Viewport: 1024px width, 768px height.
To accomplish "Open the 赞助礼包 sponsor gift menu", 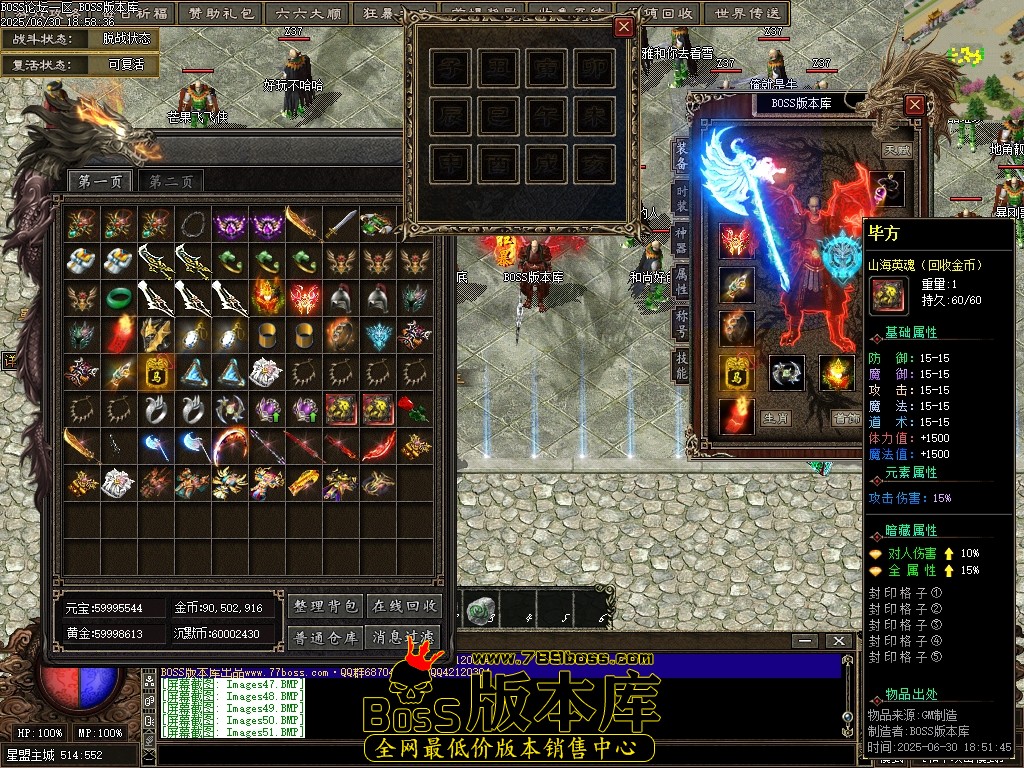I will click(219, 13).
